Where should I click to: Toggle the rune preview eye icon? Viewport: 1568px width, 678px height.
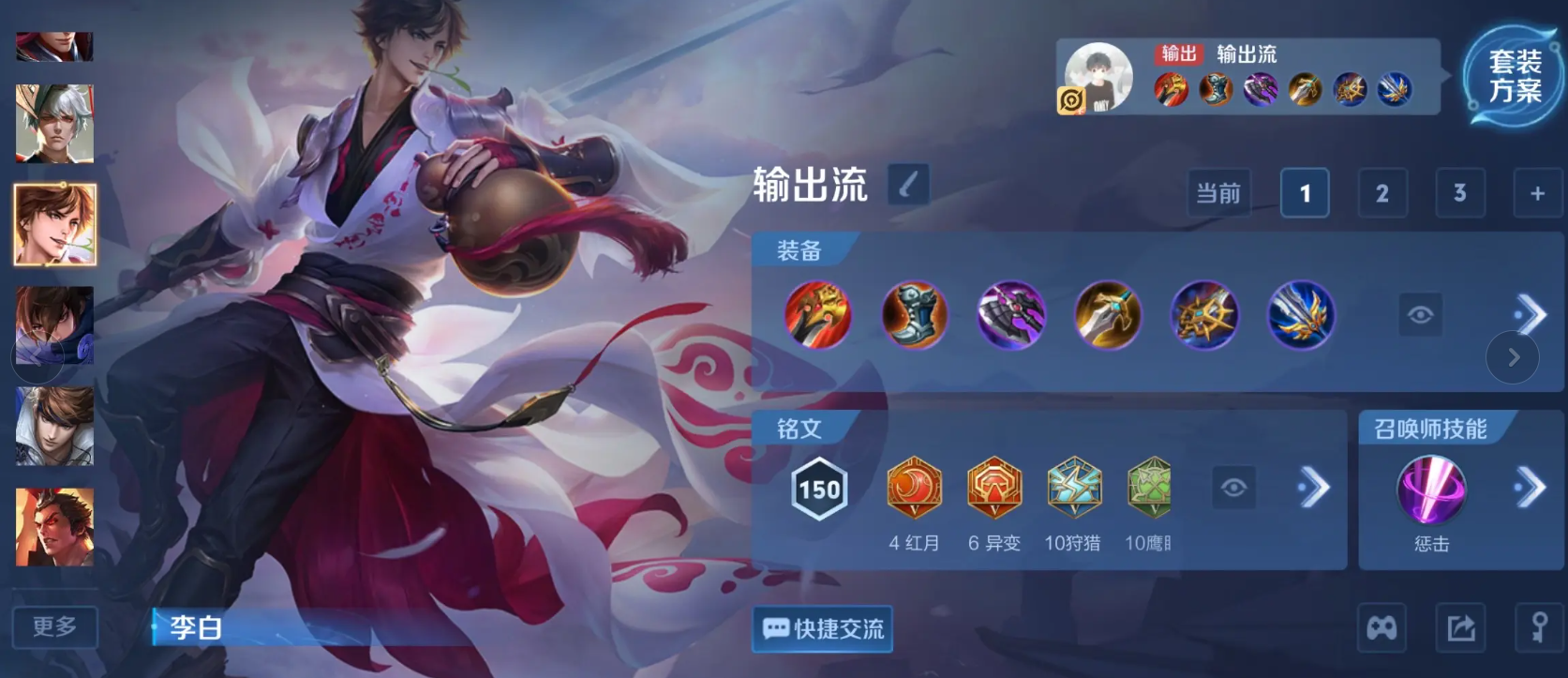point(1235,486)
